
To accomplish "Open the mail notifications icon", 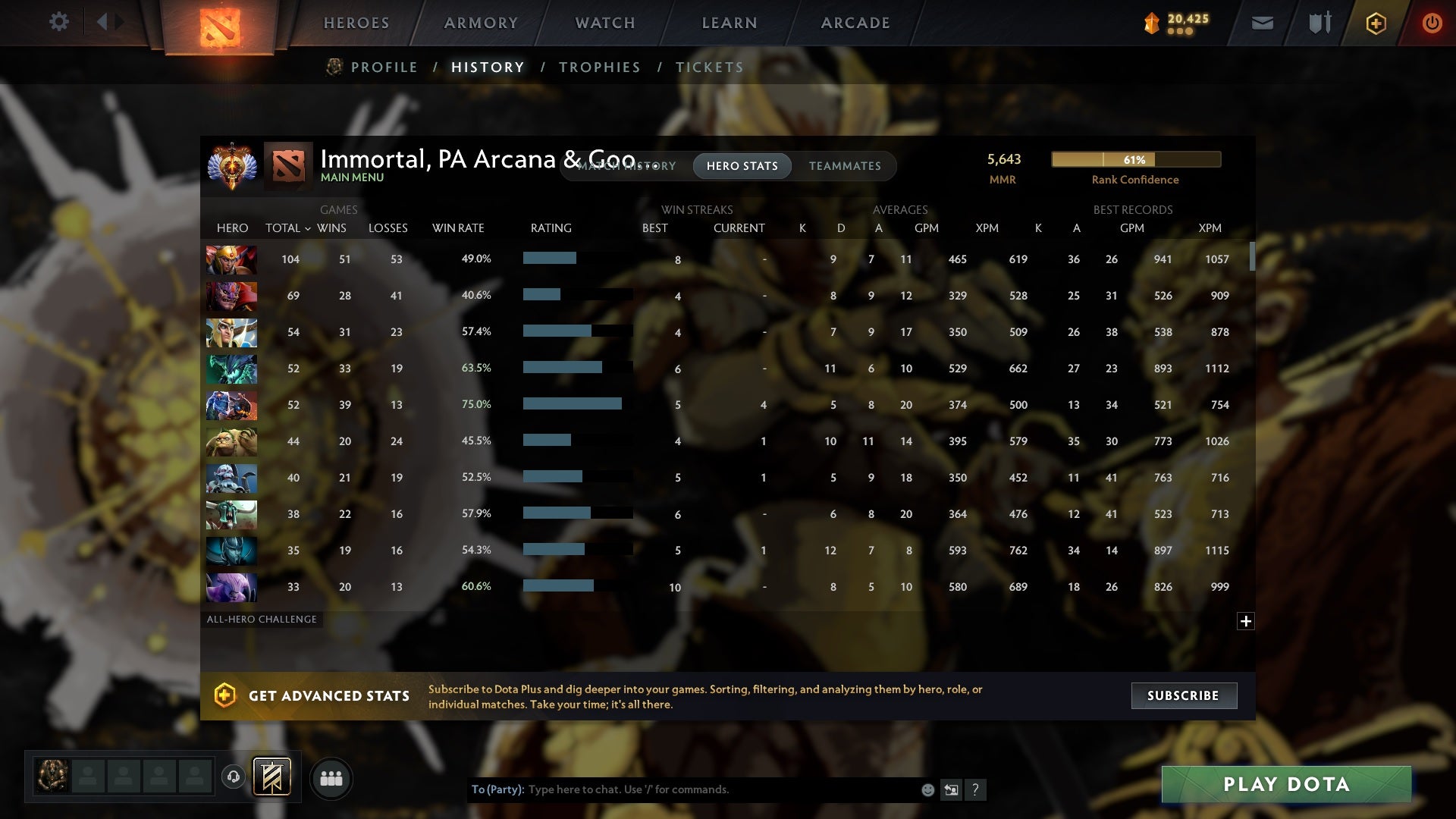I will [x=1262, y=24].
